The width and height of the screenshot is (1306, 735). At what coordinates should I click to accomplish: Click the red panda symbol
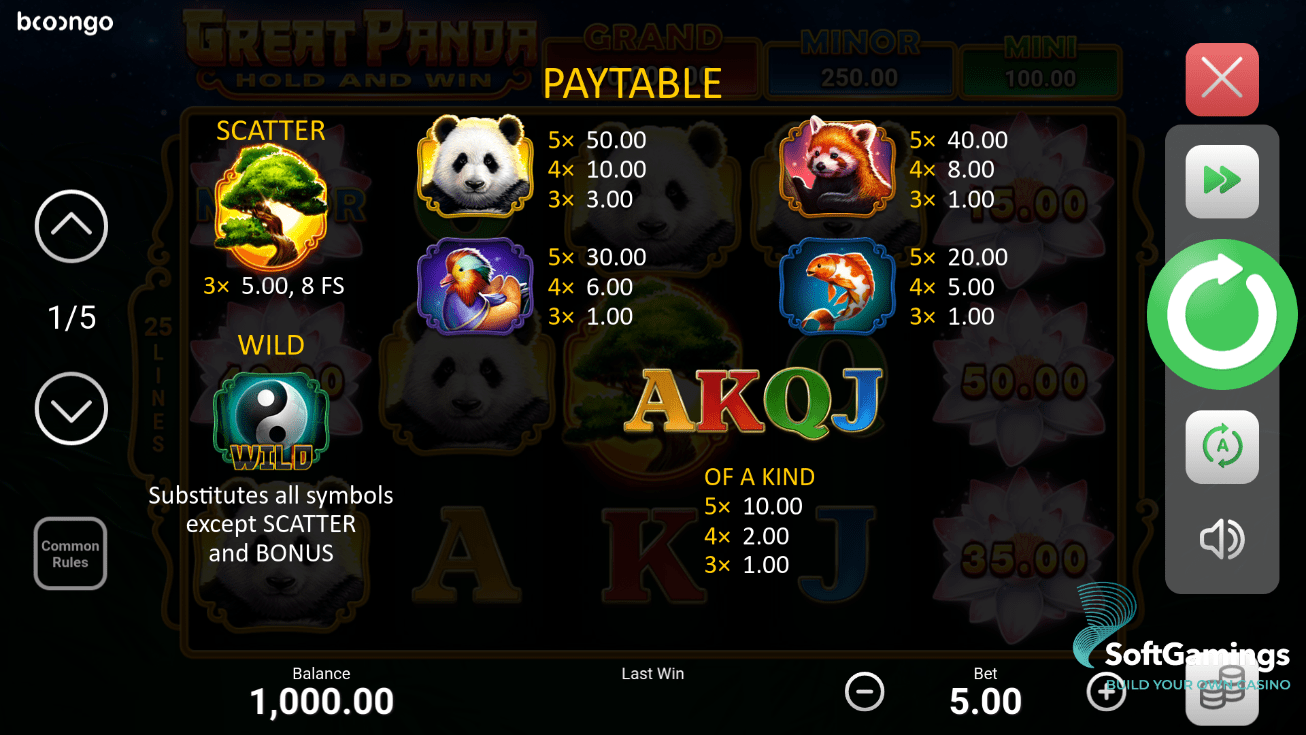pos(840,165)
